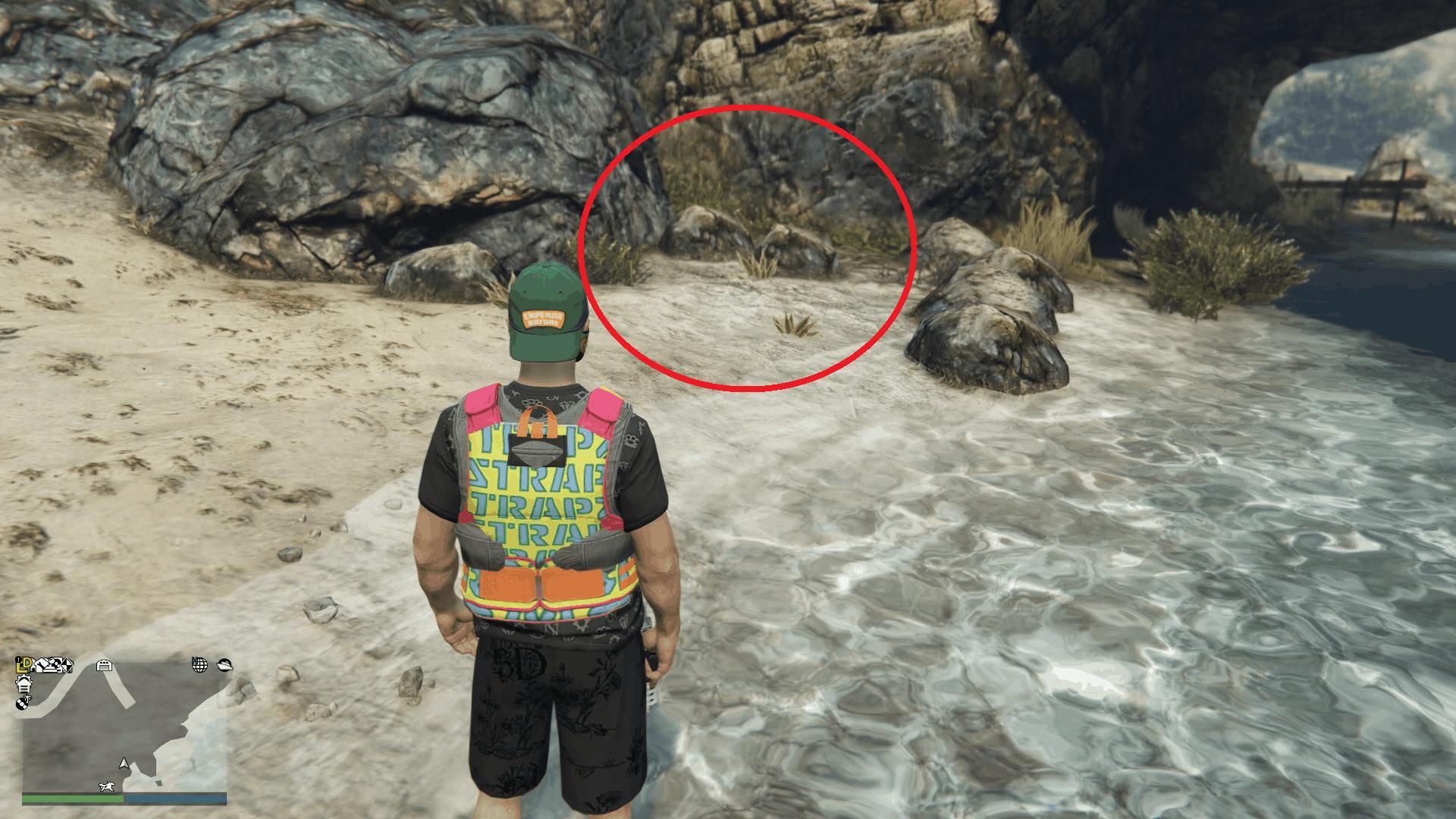The height and width of the screenshot is (819, 1456).
Task: Select the salvage yard blip cluster
Action: pos(52,665)
